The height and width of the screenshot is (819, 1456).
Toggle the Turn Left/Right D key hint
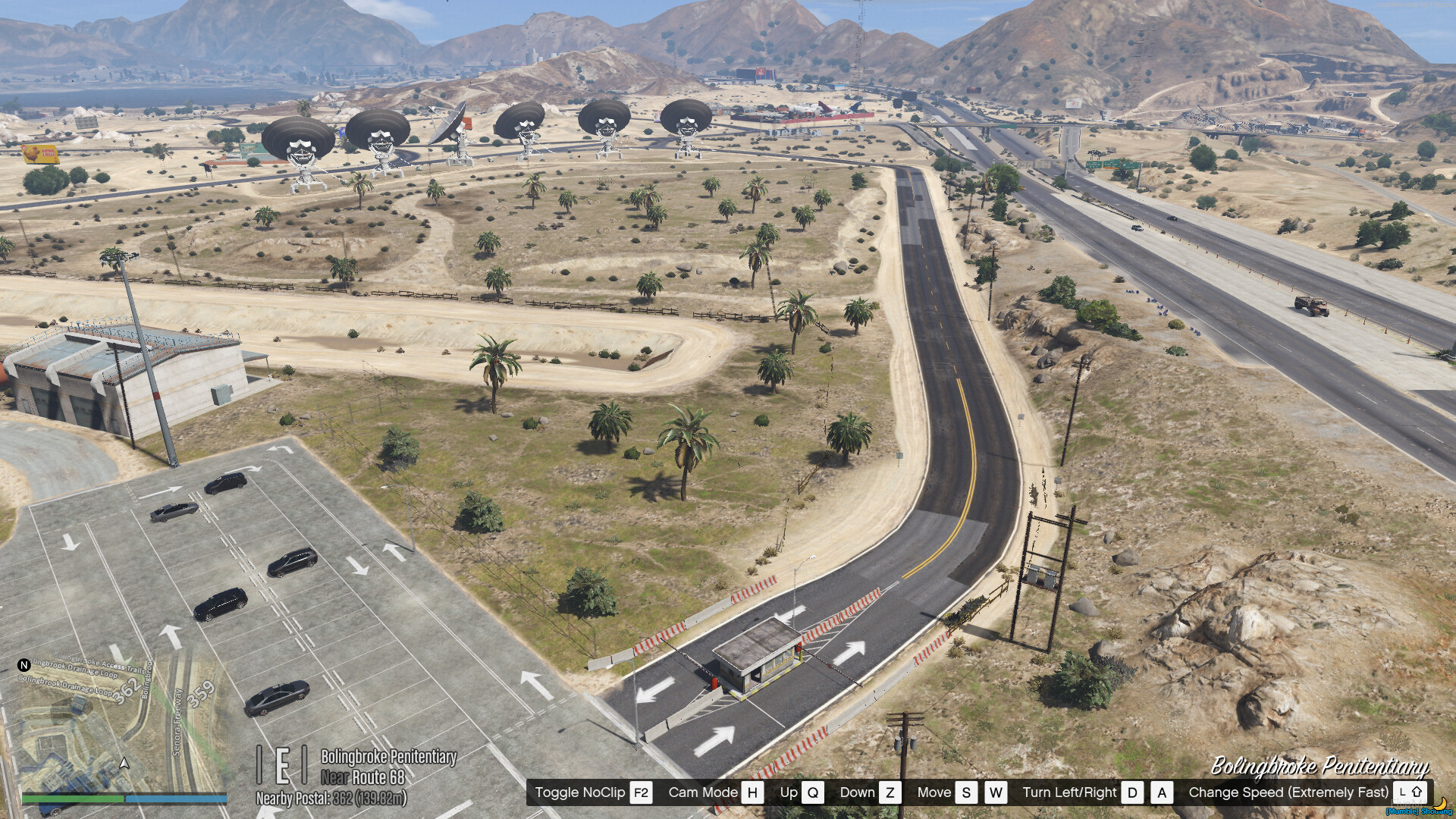1132,793
